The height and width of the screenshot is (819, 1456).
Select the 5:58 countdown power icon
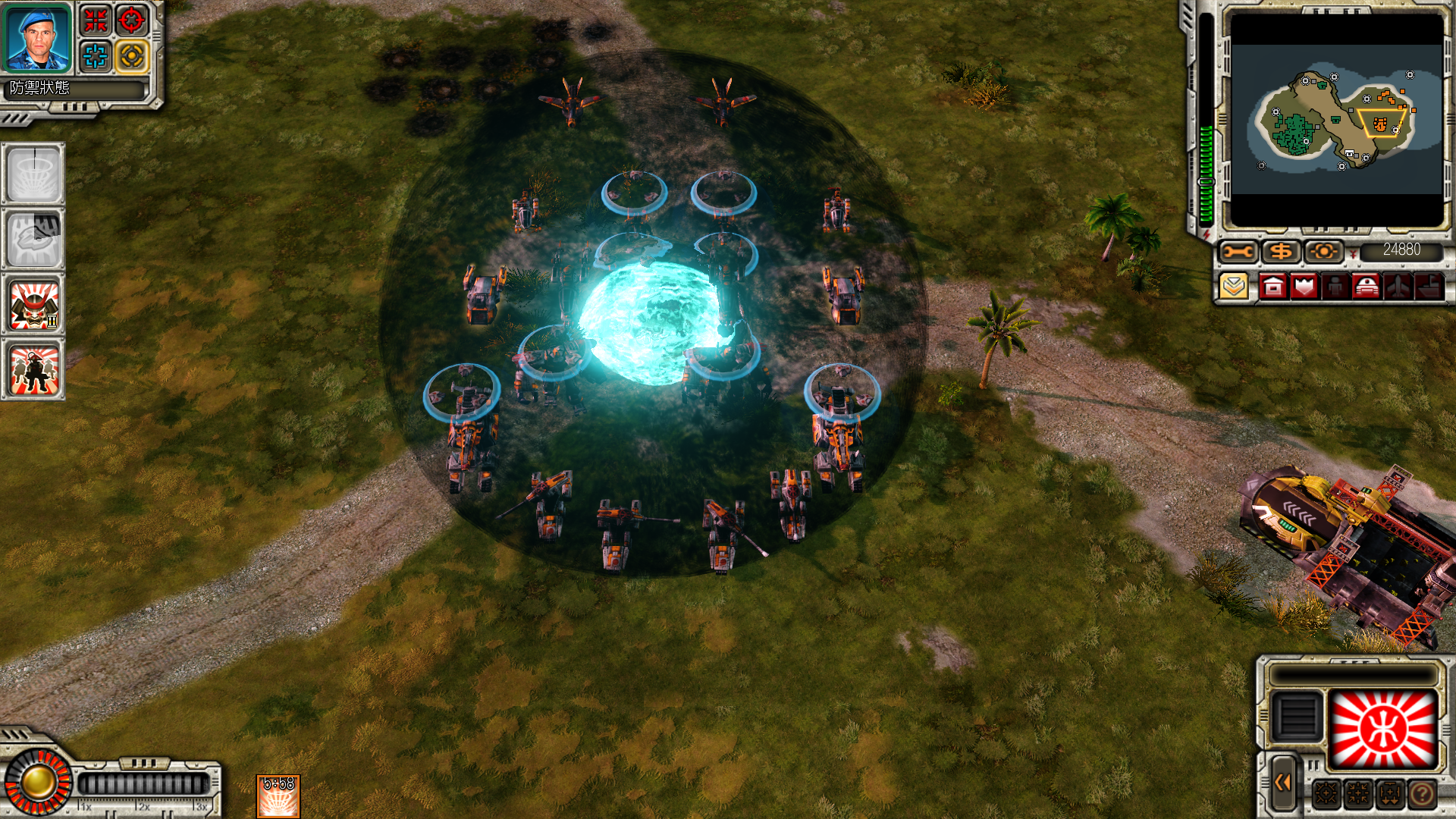tap(278, 796)
